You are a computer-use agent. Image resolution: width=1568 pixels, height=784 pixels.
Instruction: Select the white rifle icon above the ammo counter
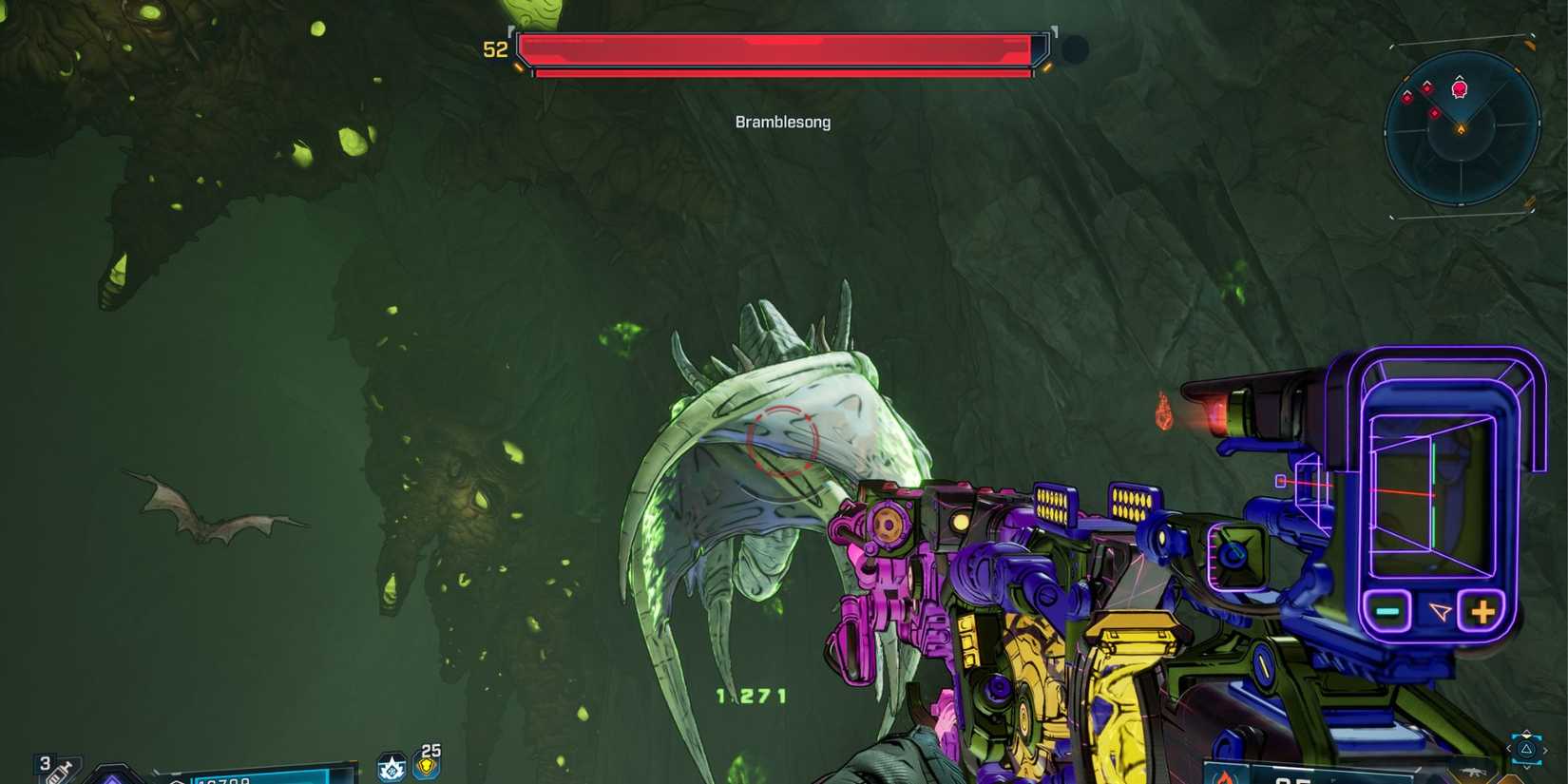[1472, 772]
